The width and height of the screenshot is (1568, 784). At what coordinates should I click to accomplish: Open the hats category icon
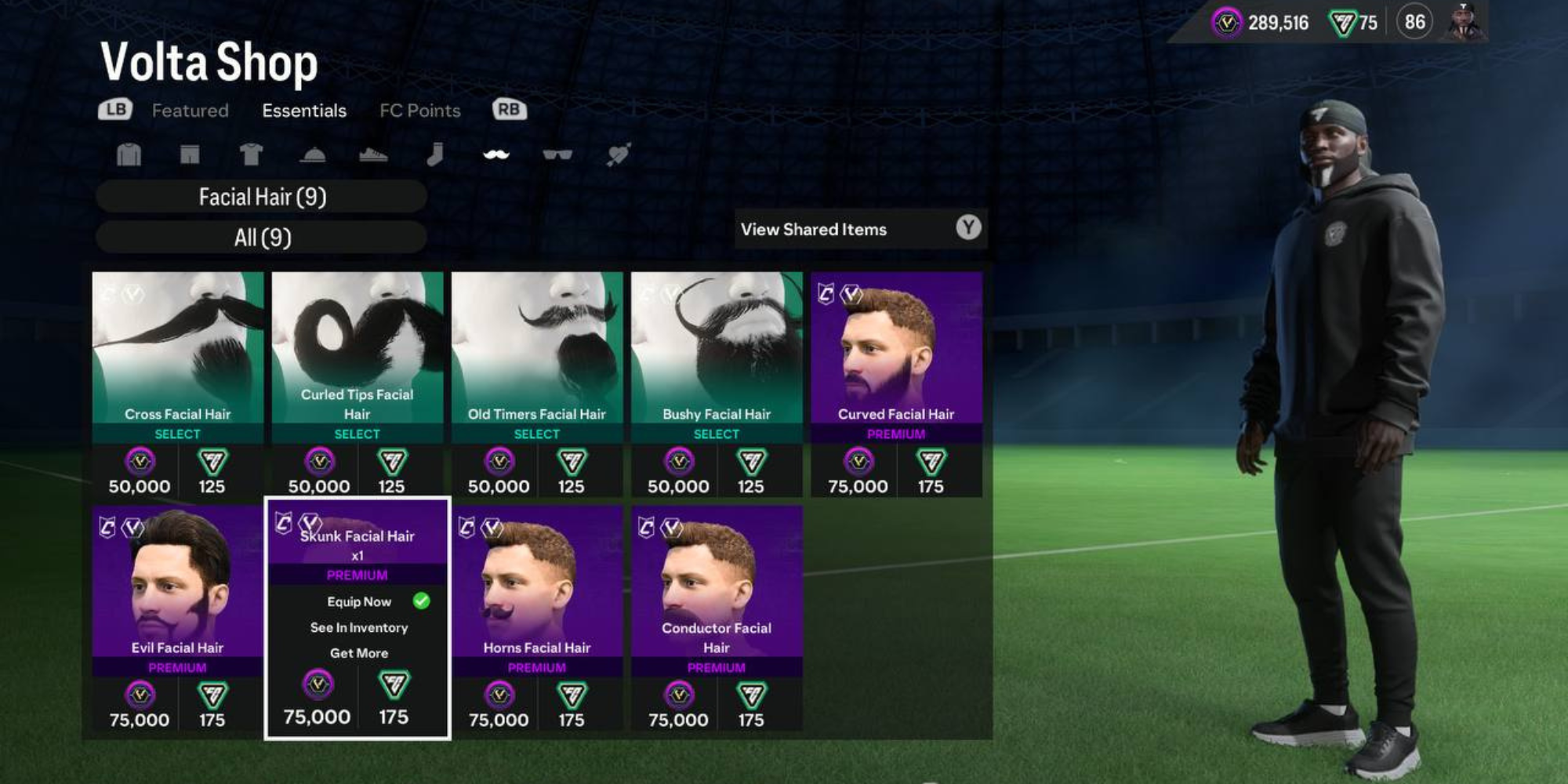tap(312, 154)
